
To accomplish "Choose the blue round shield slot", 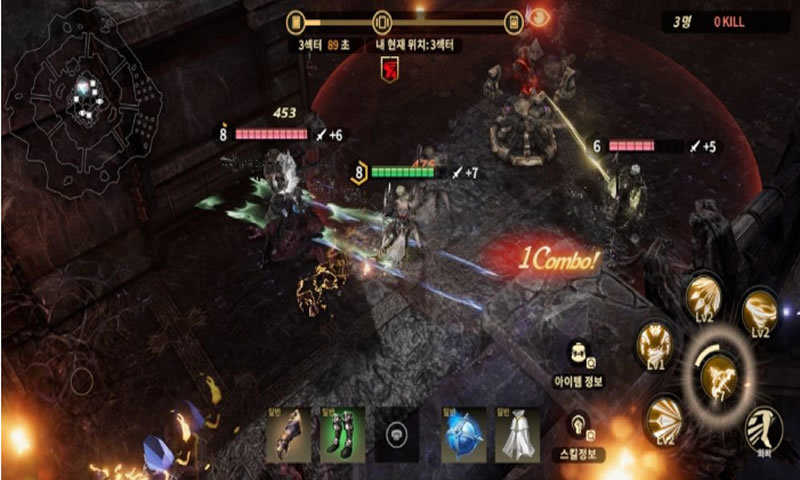I will tap(463, 435).
